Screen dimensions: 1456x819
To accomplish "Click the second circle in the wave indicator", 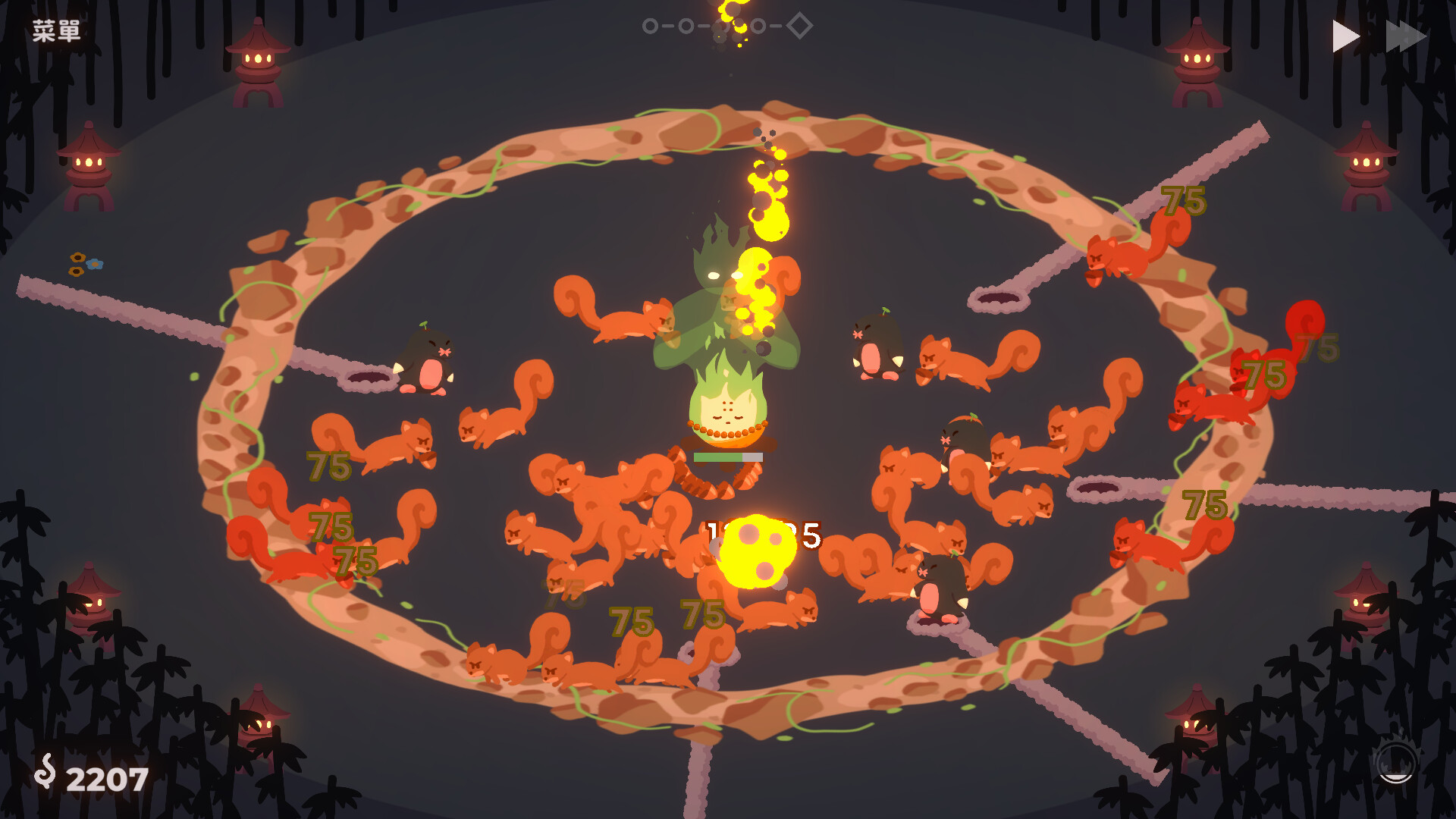I will (x=685, y=26).
